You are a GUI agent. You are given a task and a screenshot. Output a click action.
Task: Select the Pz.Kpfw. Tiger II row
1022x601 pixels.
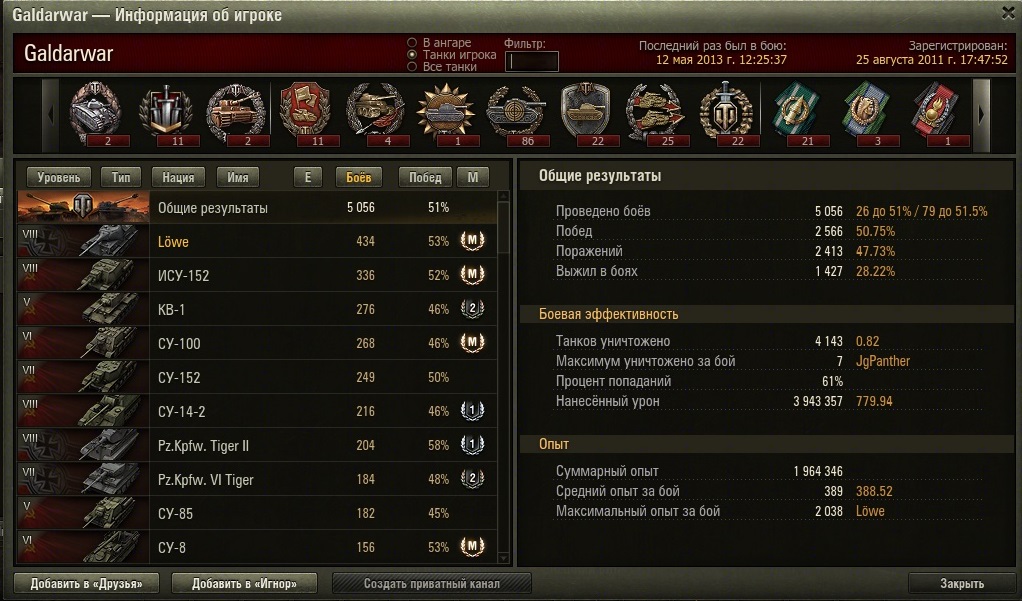click(257, 446)
